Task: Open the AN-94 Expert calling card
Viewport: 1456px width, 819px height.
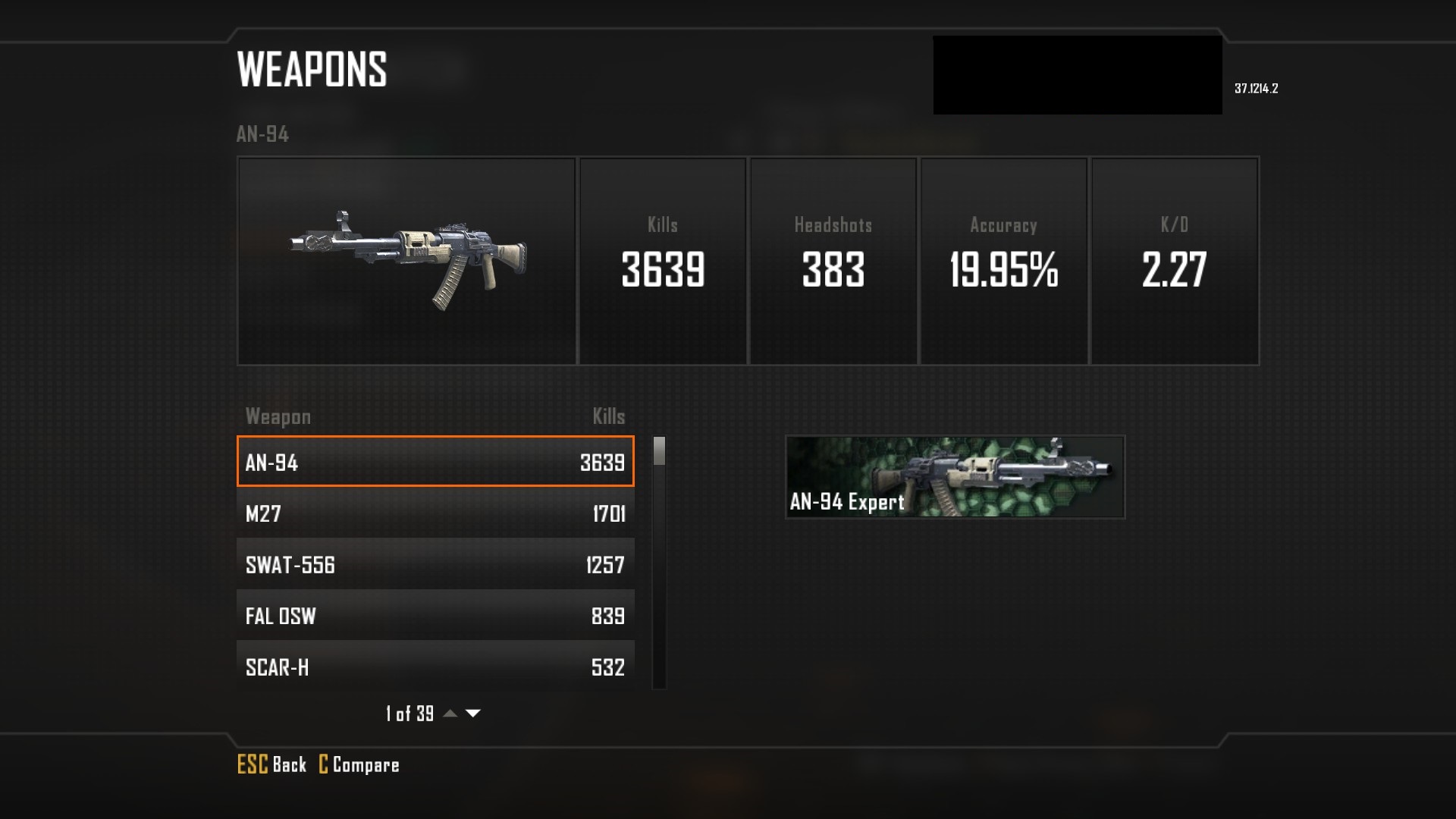Action: pos(955,477)
